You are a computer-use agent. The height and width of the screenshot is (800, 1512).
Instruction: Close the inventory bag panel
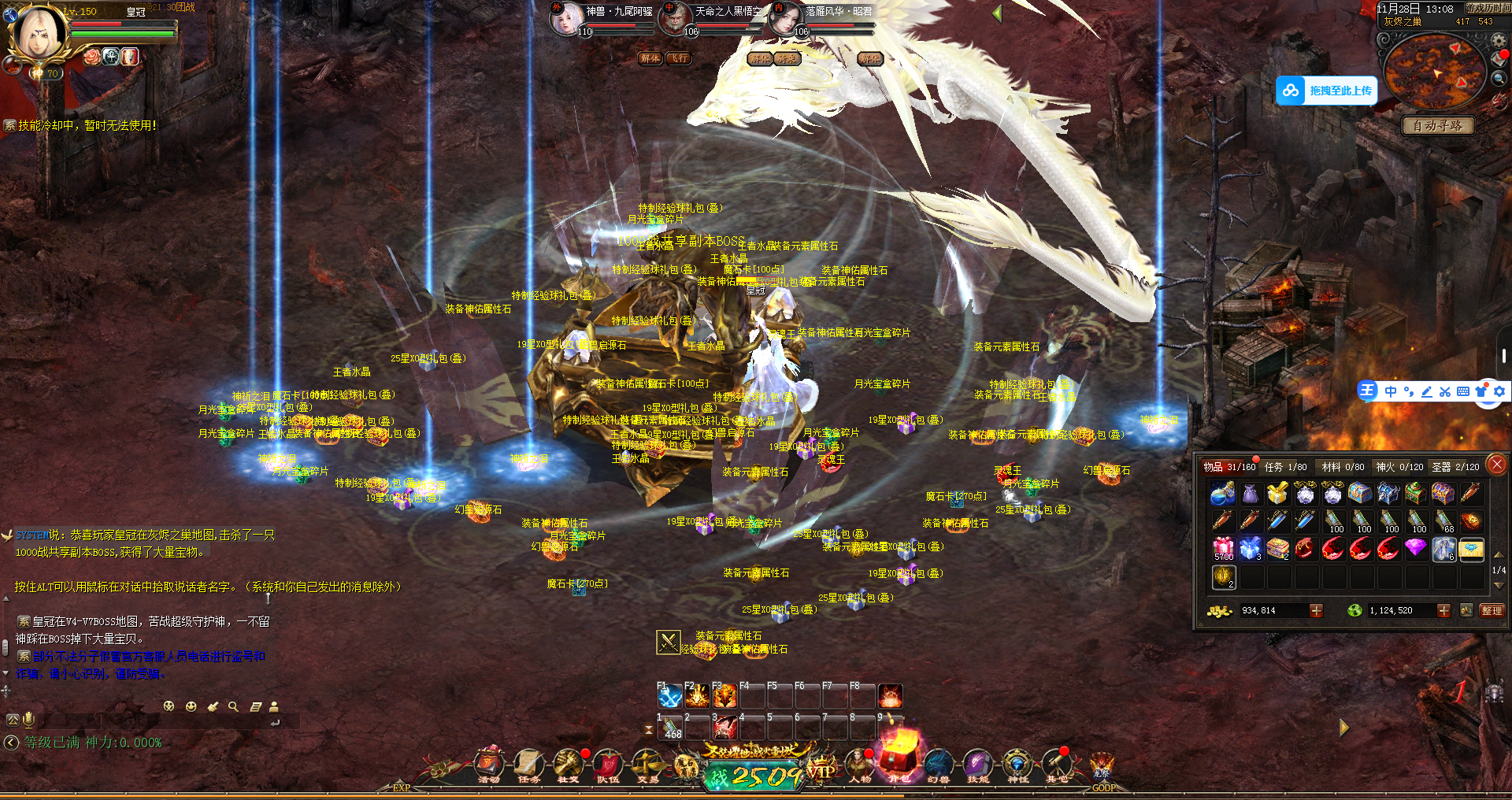pos(1497,465)
